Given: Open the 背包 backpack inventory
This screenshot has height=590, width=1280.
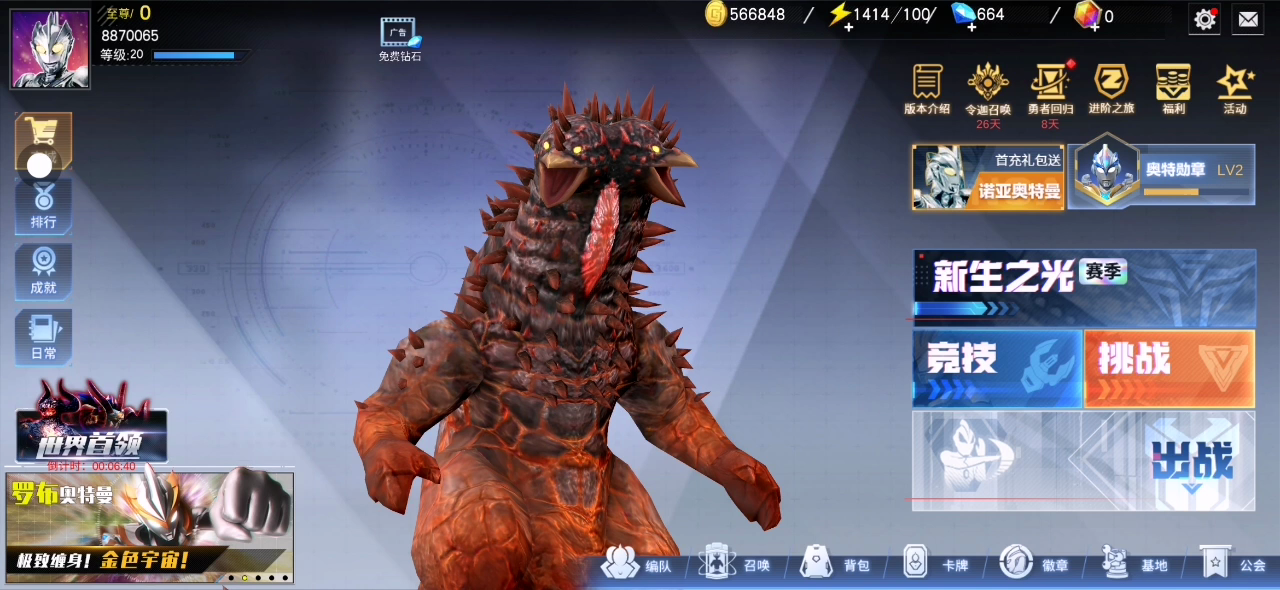Looking at the screenshot, I should 836,564.
